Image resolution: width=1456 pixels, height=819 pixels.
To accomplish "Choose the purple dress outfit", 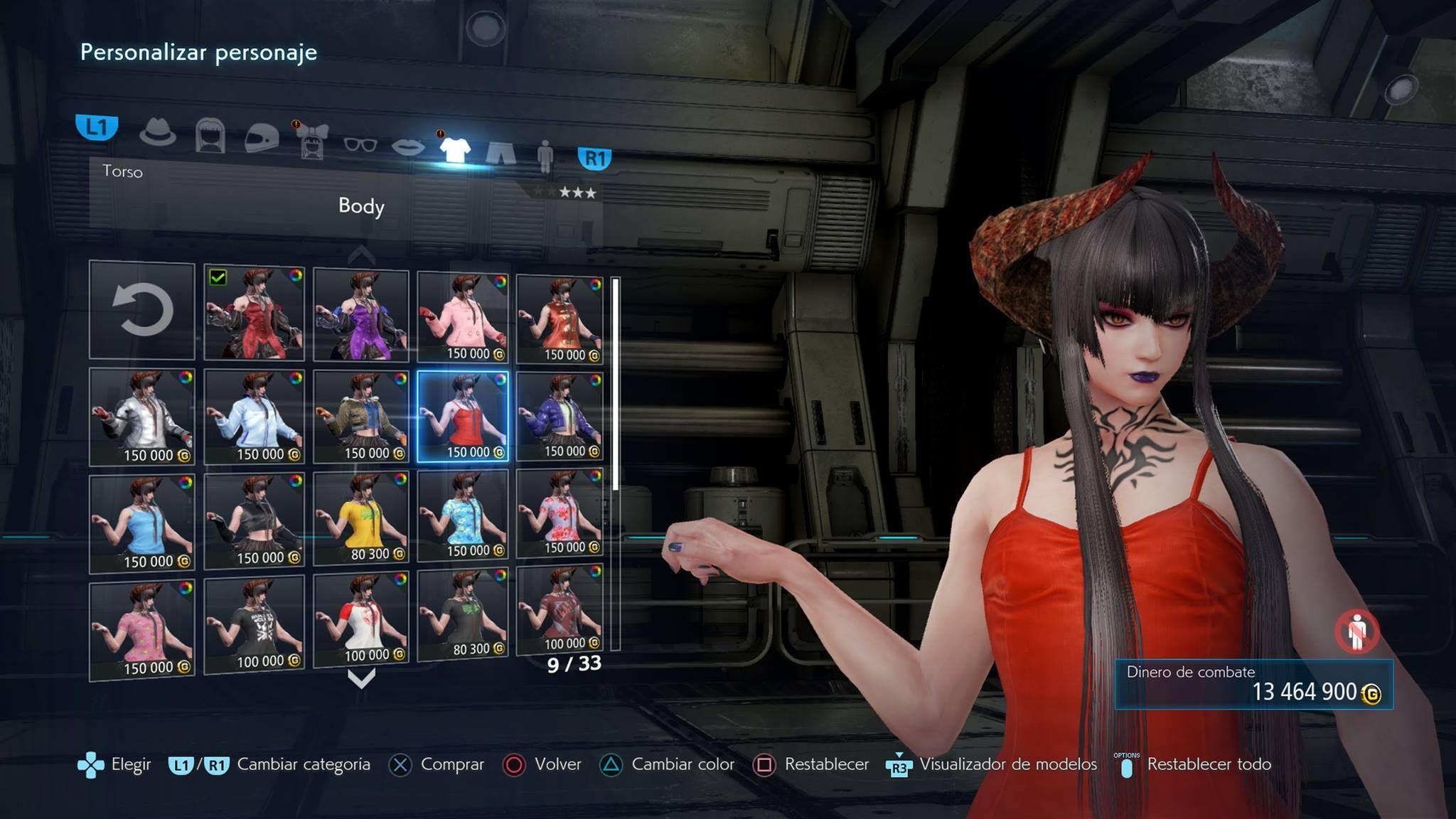I will tap(360, 314).
